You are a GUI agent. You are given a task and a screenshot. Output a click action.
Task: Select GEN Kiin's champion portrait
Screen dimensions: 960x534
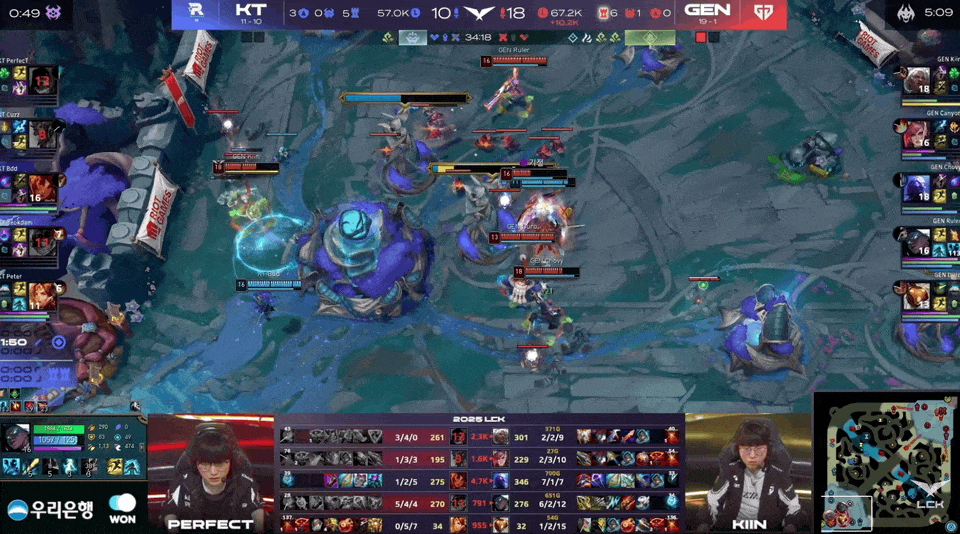[917, 81]
